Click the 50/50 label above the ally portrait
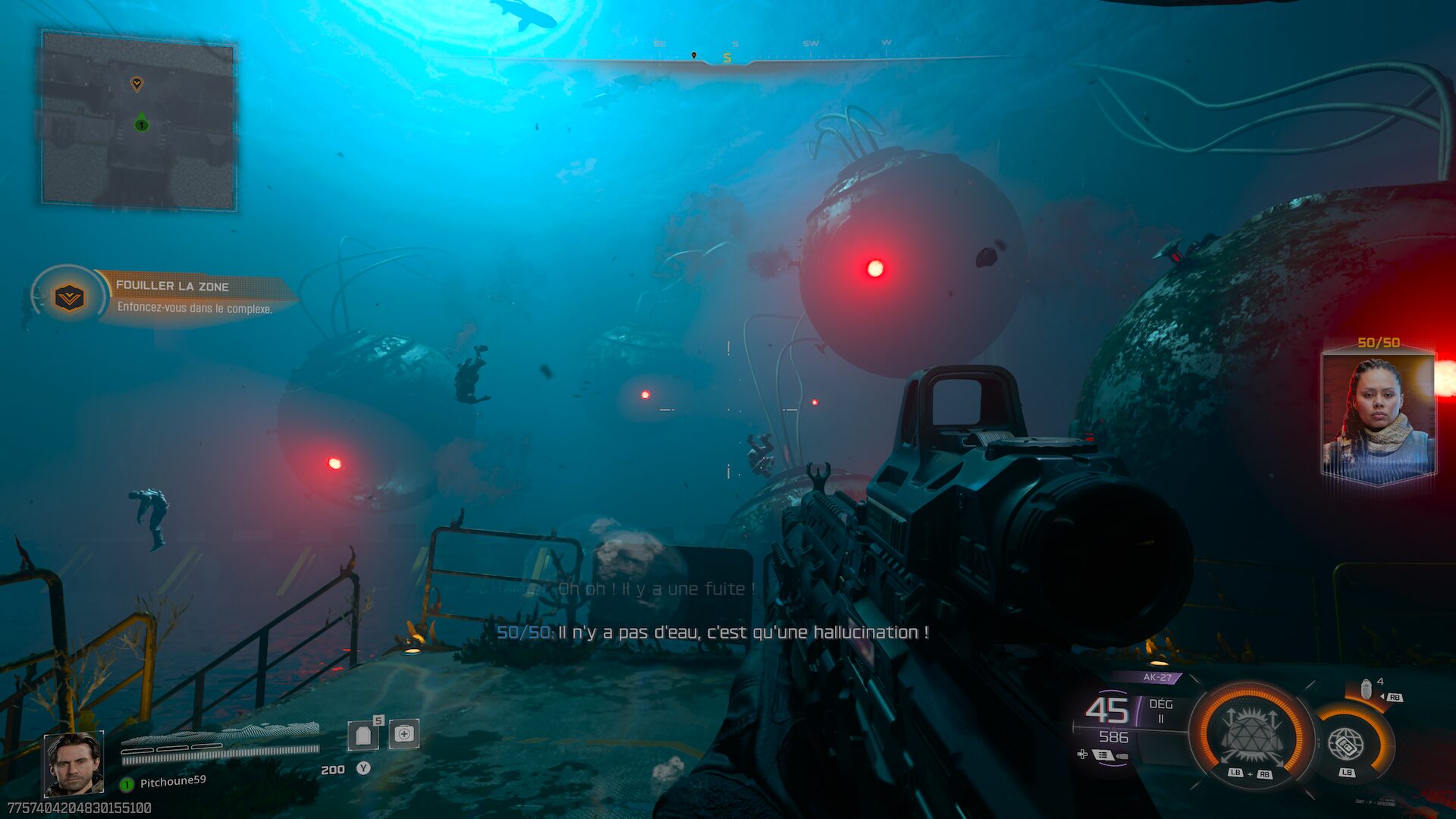Image resolution: width=1456 pixels, height=819 pixels. [x=1380, y=341]
